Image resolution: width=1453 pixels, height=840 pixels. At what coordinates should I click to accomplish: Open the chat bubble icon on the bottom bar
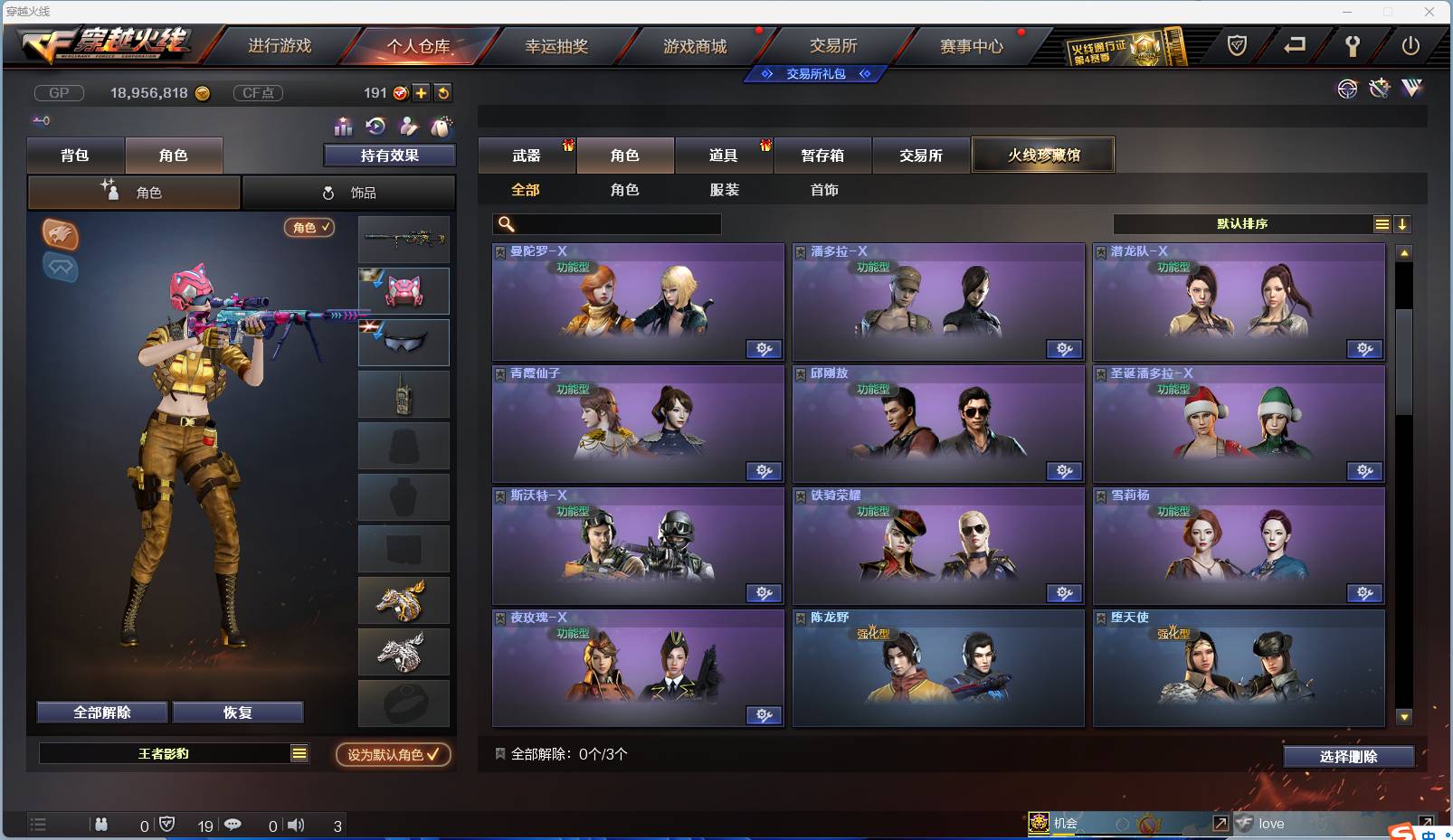[x=233, y=825]
